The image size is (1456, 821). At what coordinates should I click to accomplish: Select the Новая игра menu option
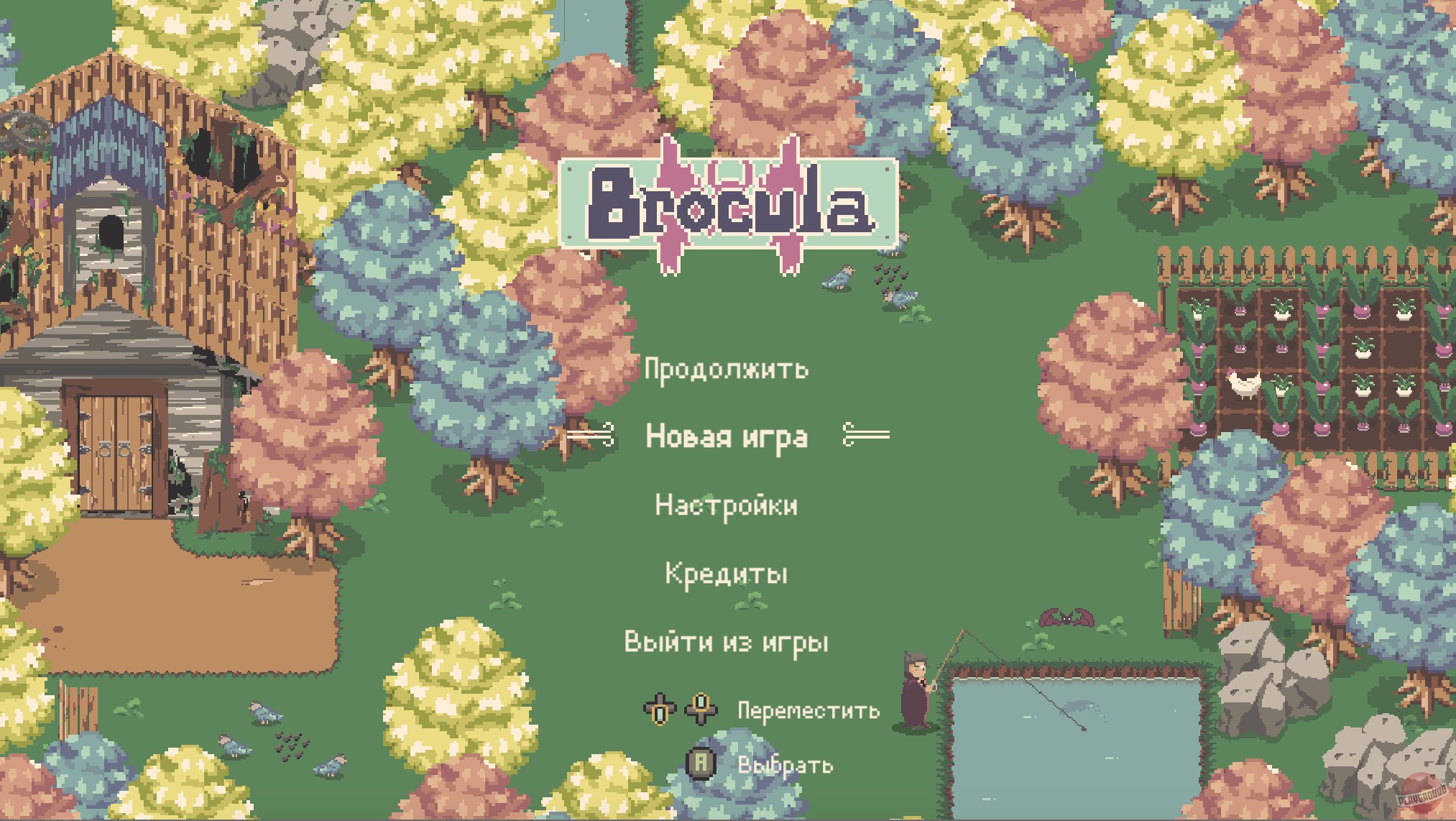(727, 436)
